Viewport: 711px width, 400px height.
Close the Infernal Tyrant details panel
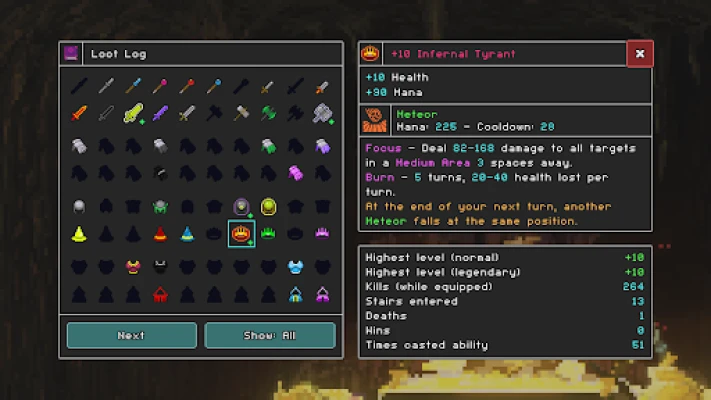coord(640,54)
